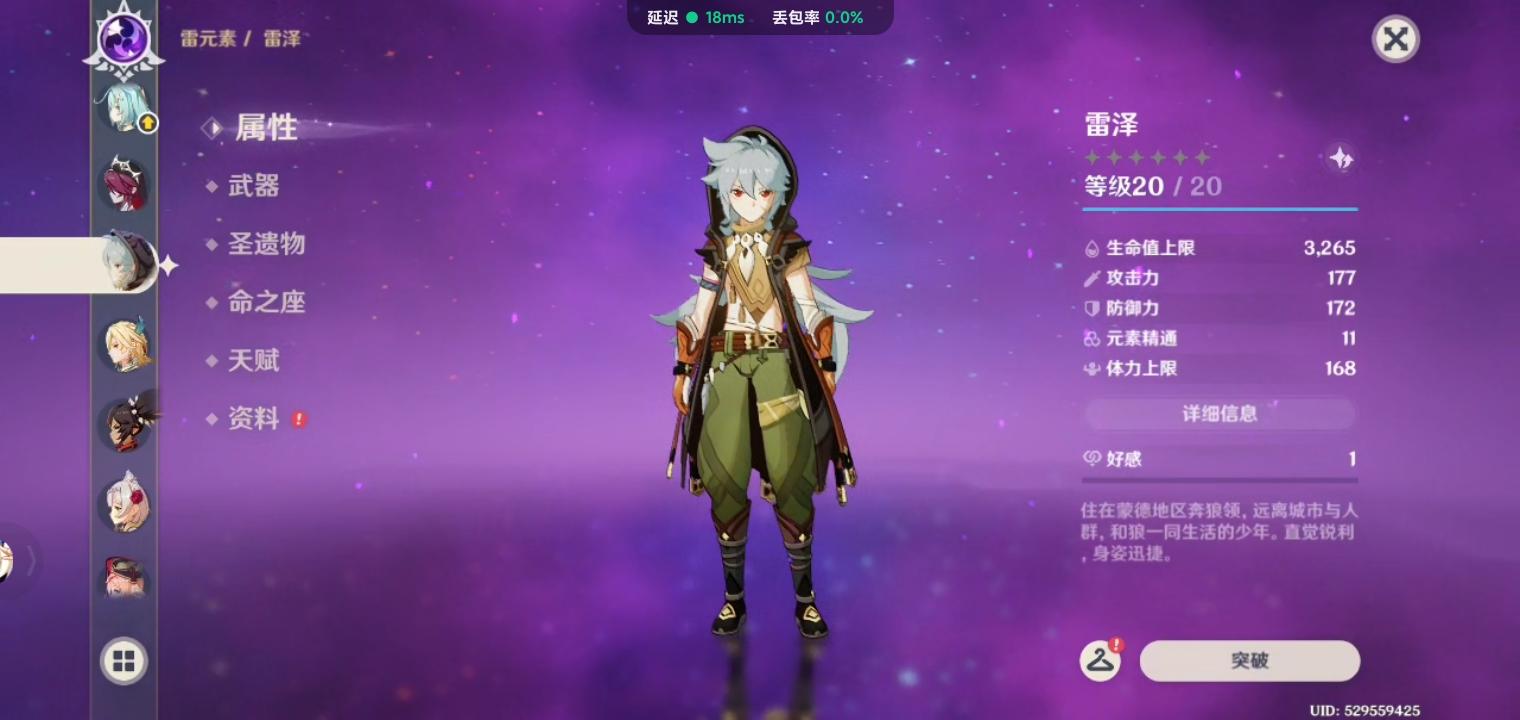Click the friendship icon next to 好感
Screen dimensions: 1520x720
pyautogui.click(x=1092, y=459)
